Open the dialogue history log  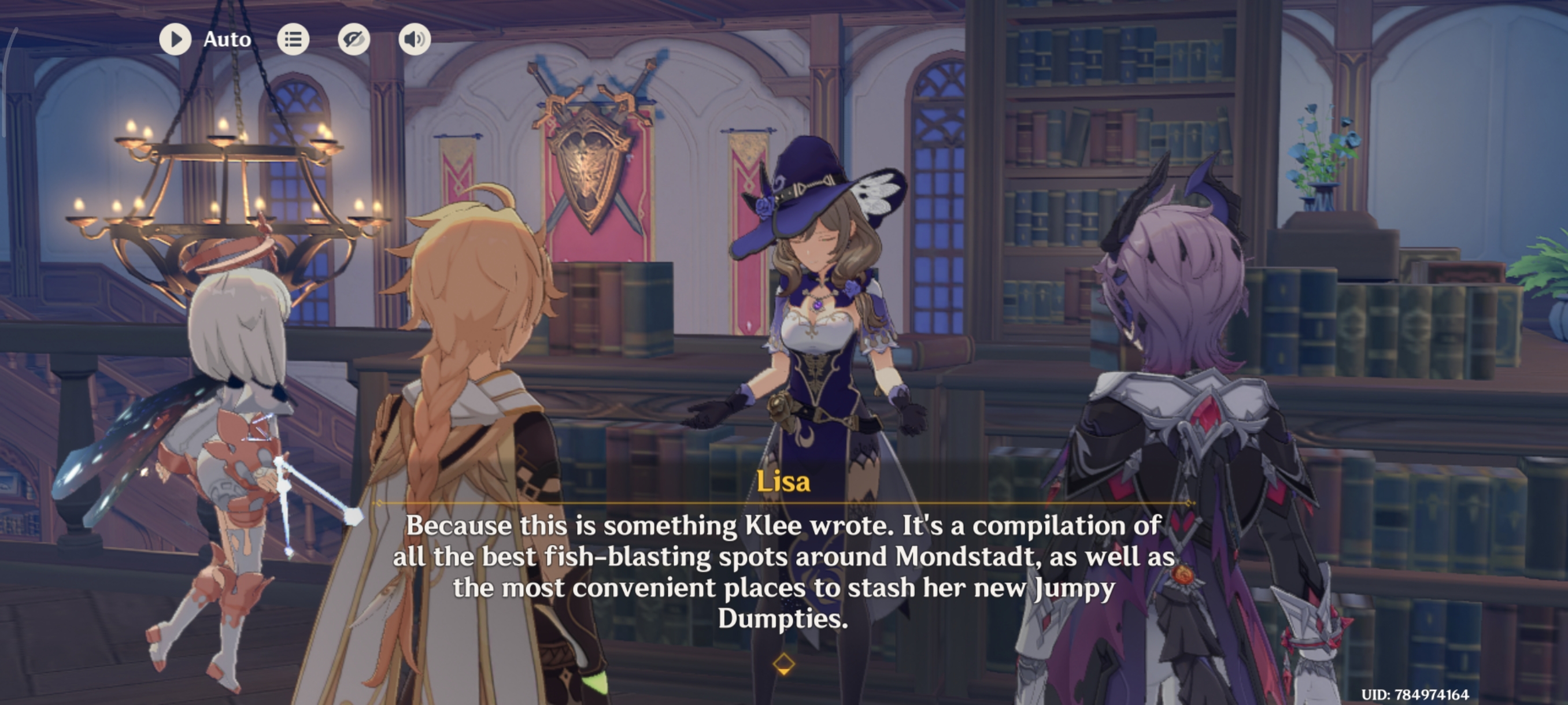click(x=293, y=39)
